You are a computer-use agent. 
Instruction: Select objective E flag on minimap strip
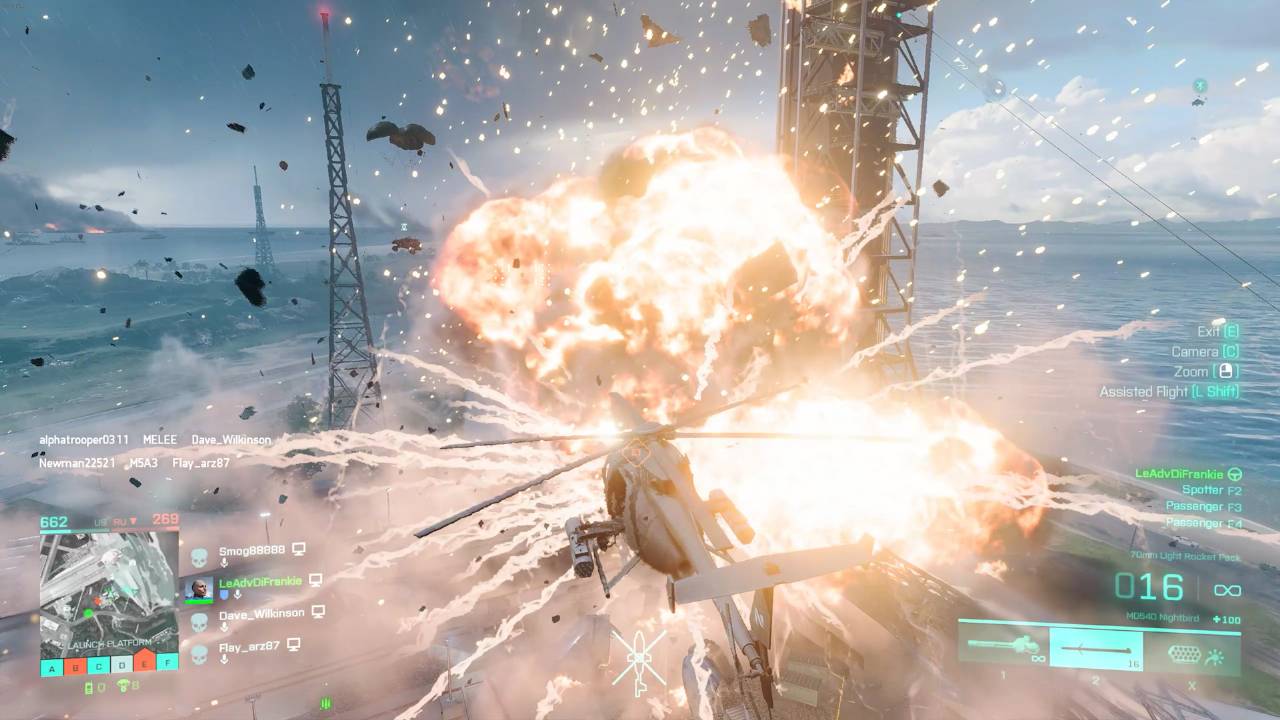145,661
